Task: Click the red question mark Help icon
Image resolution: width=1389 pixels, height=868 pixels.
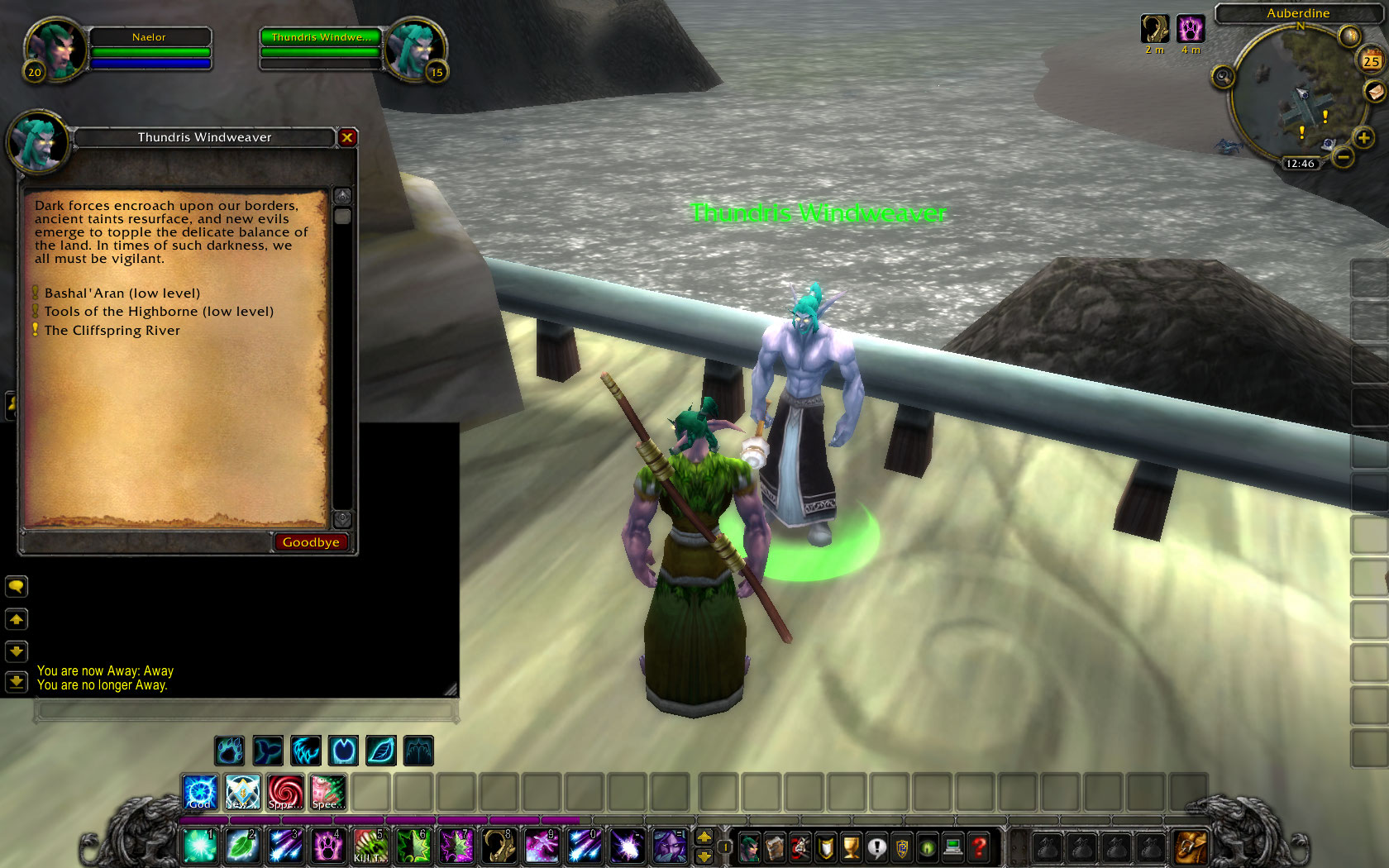Action: point(978,847)
